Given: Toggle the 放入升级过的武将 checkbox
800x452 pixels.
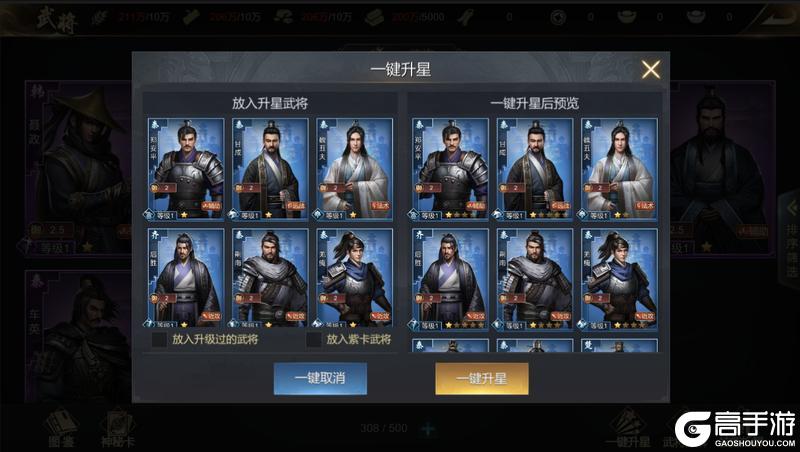Looking at the screenshot, I should click(160, 340).
